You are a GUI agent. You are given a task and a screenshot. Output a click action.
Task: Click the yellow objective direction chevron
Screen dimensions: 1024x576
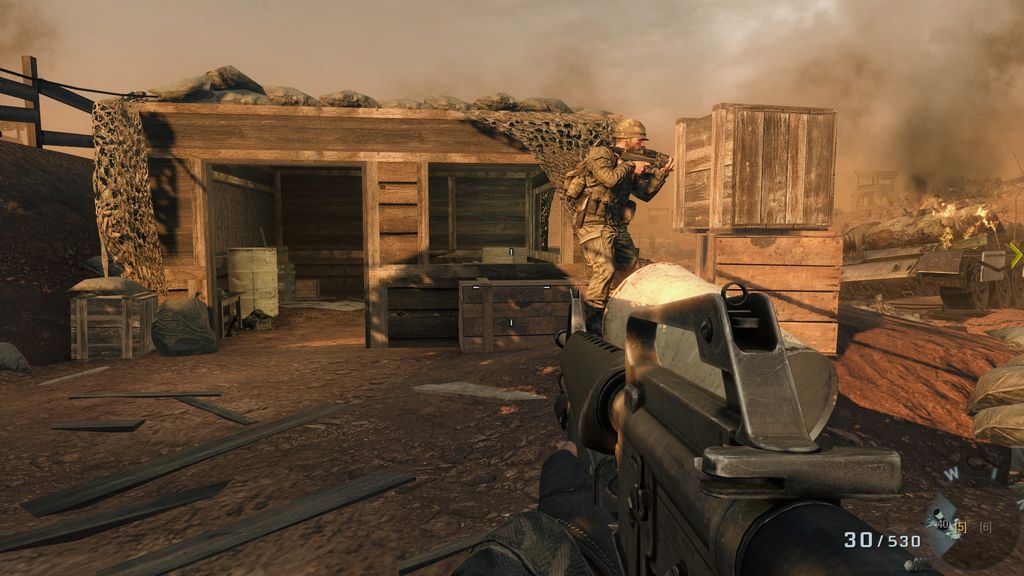[1016, 255]
